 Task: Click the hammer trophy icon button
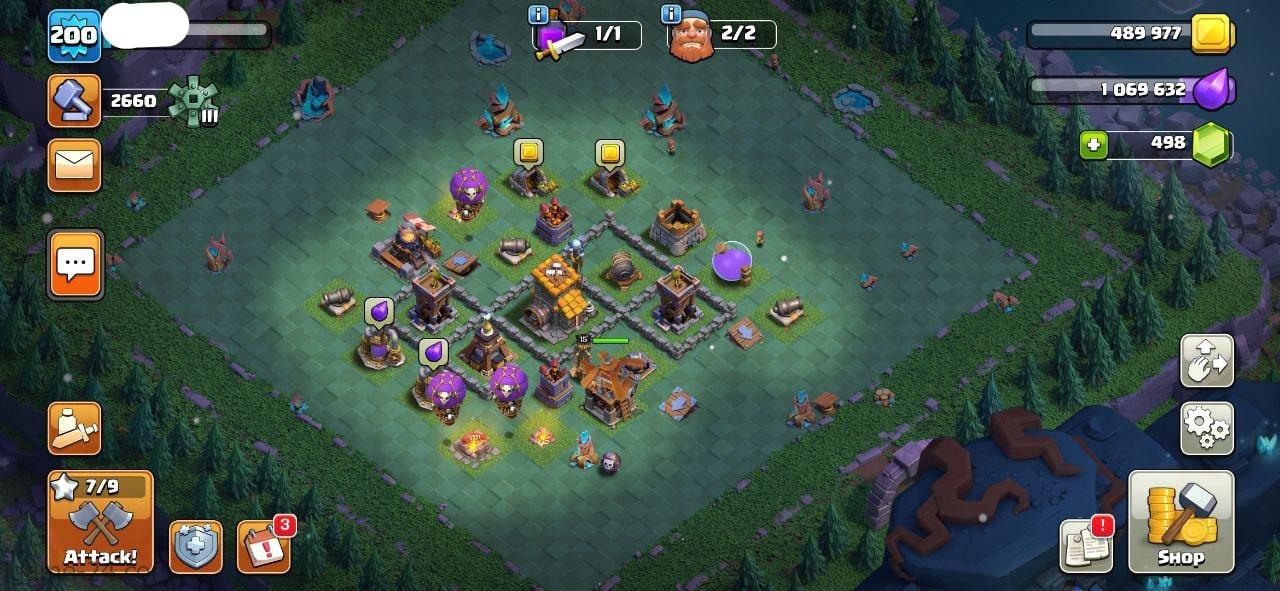tap(75, 101)
